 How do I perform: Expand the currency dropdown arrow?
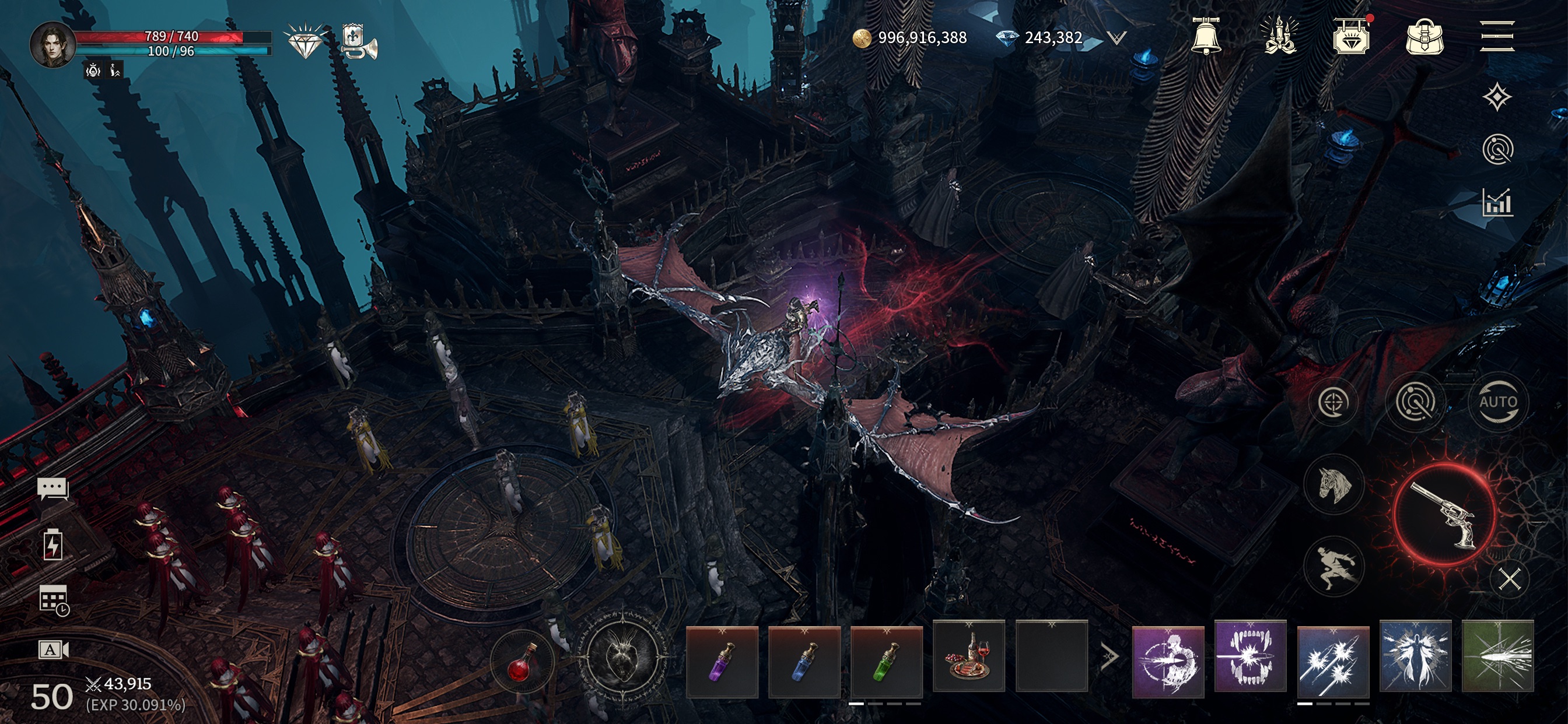point(1116,38)
